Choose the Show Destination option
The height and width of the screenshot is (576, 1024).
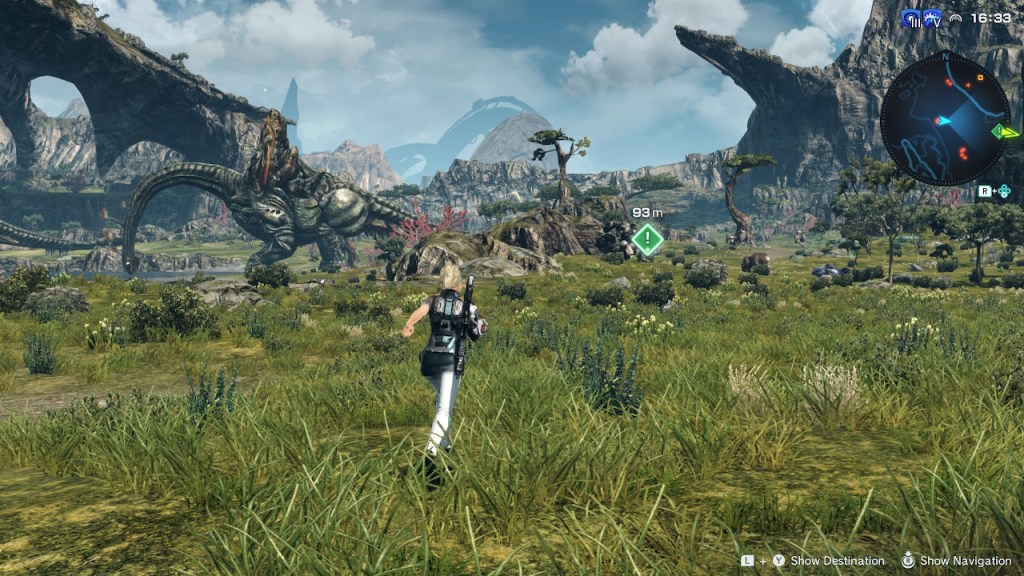837,561
